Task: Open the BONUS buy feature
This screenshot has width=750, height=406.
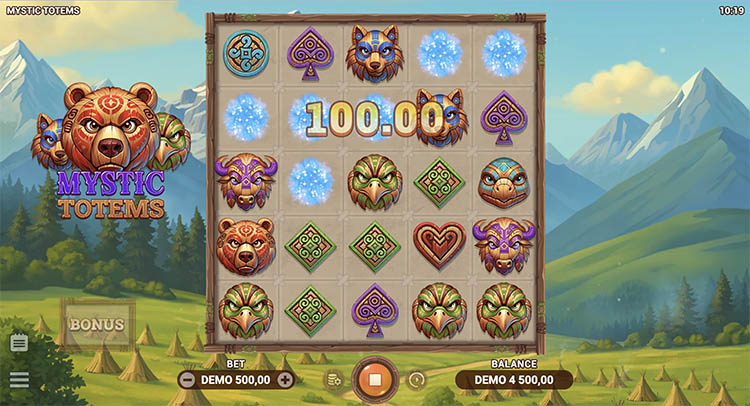Action: coord(97,324)
